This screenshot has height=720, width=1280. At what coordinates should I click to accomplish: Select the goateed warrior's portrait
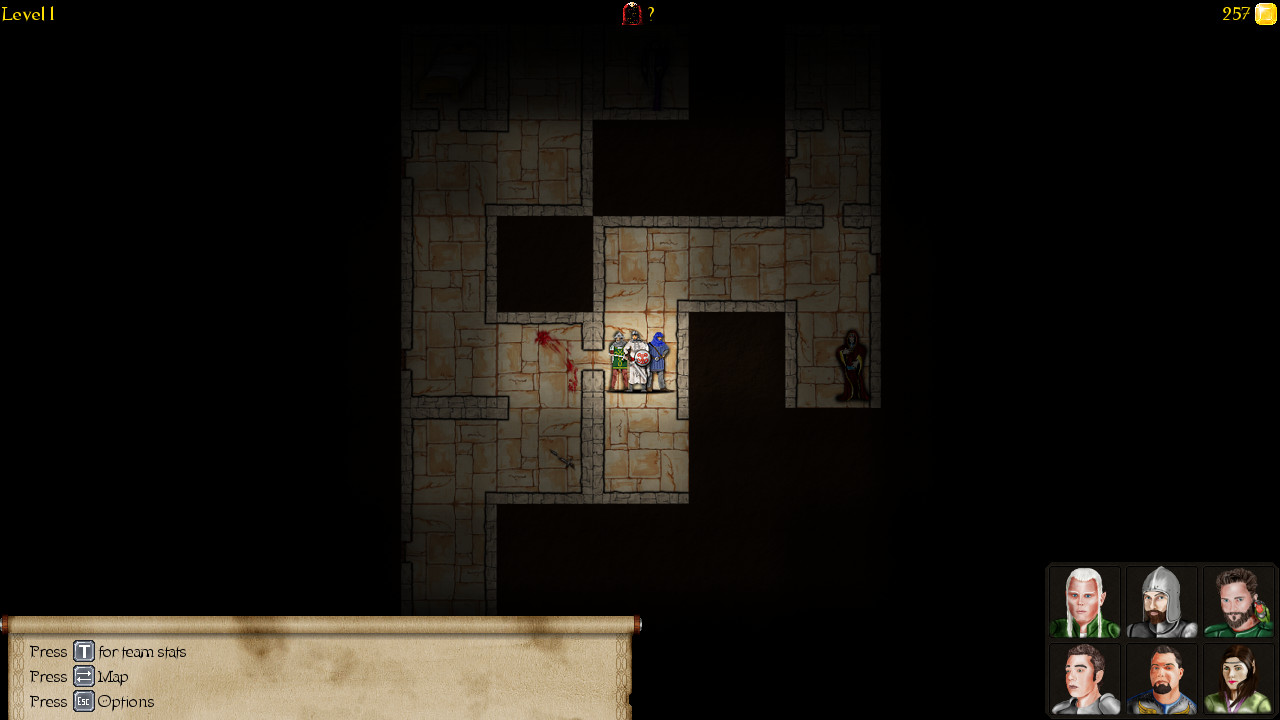(x=1161, y=679)
